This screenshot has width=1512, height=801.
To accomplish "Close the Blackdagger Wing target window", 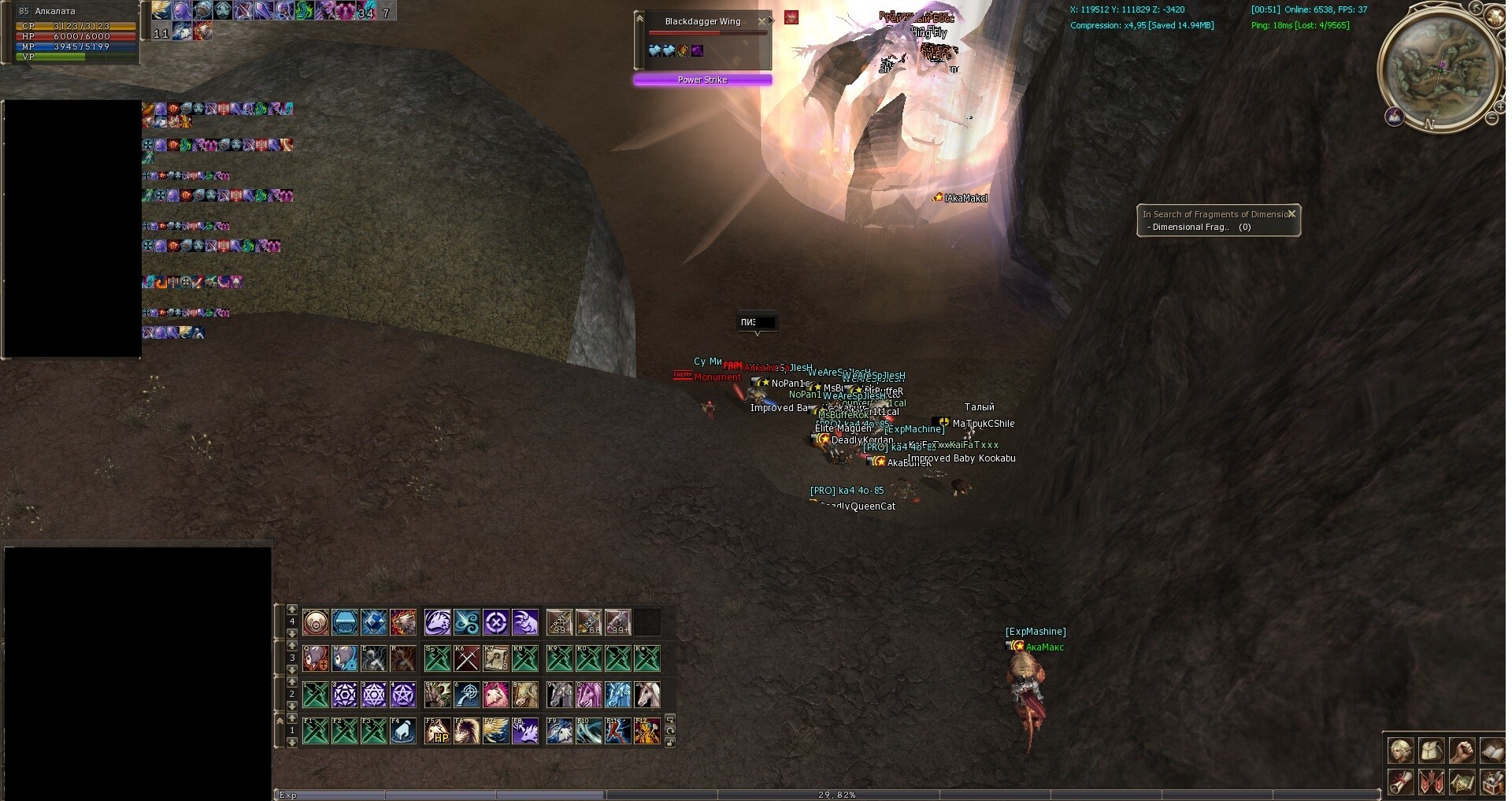I will coord(762,21).
